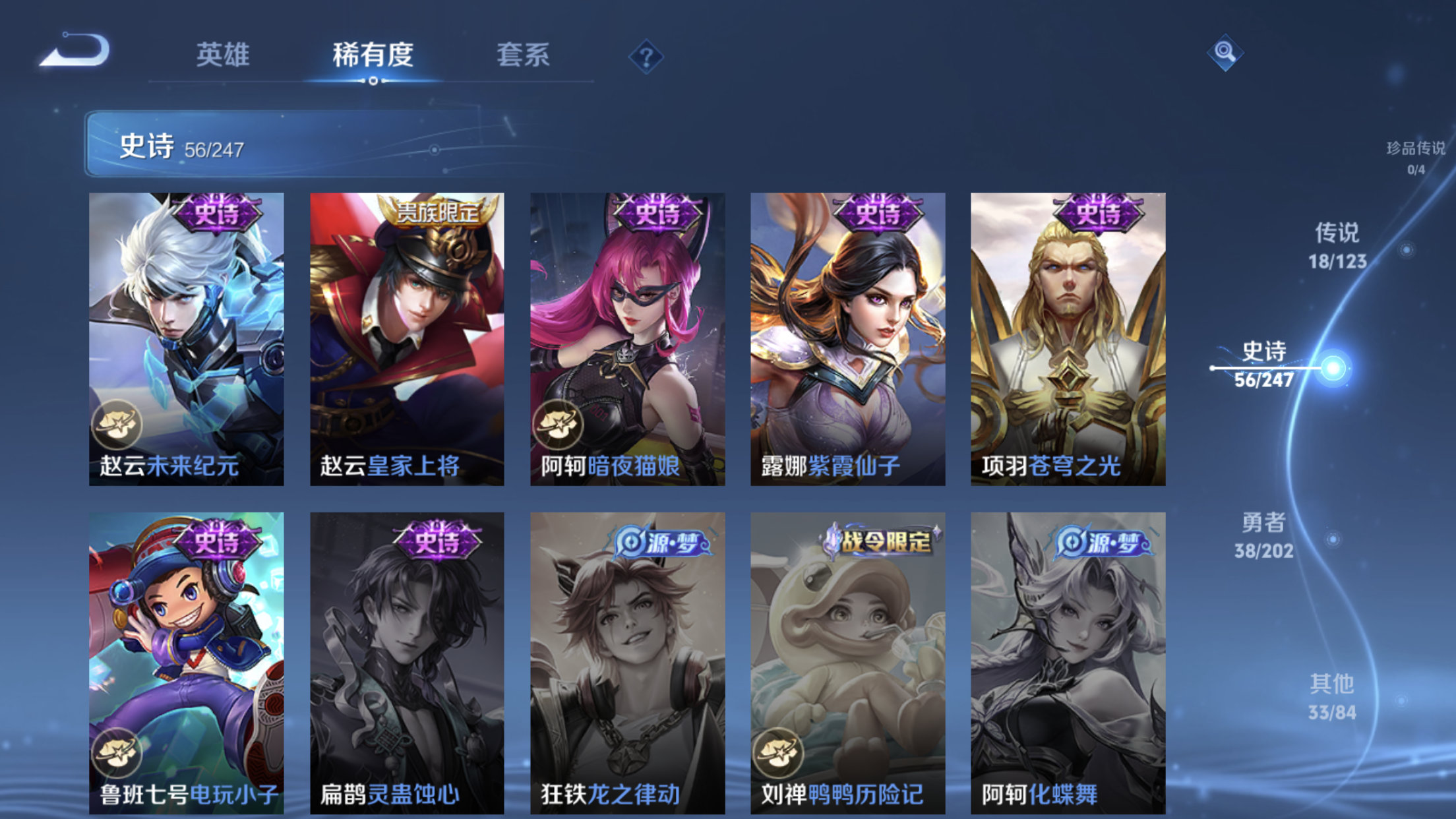
Task: Jump to 传说 rarity section
Action: tap(1337, 246)
